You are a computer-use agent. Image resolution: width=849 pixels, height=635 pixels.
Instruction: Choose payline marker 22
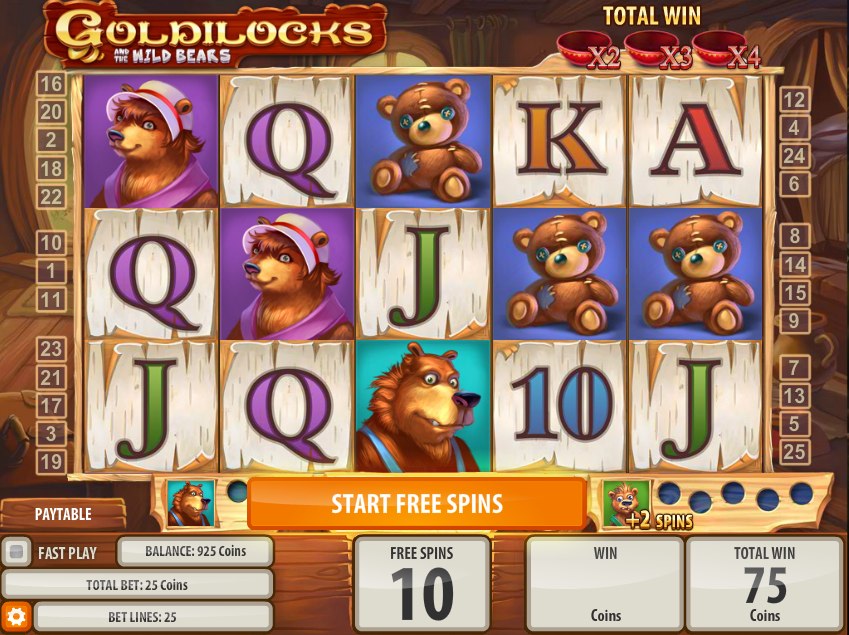coord(50,196)
